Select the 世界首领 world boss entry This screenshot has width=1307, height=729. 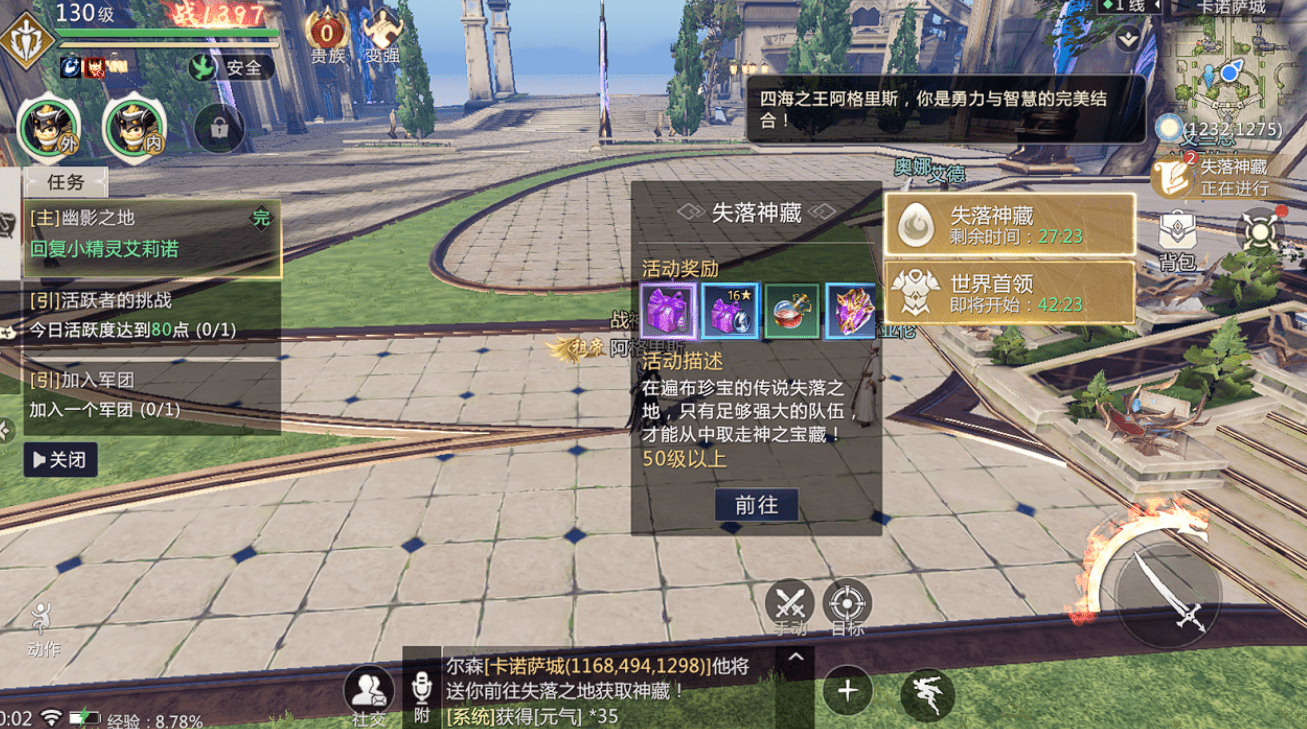click(x=1009, y=293)
